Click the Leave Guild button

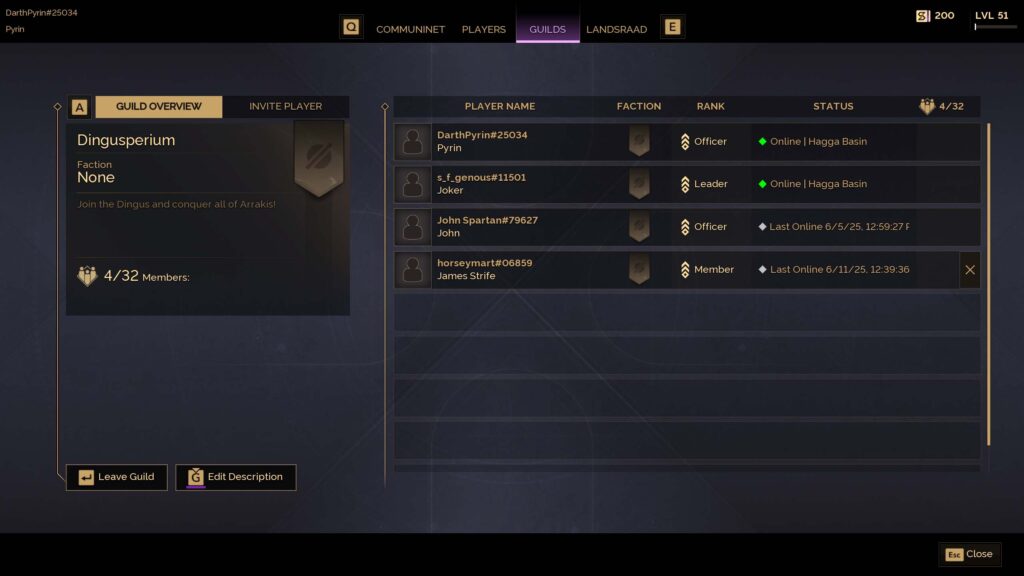click(117, 477)
